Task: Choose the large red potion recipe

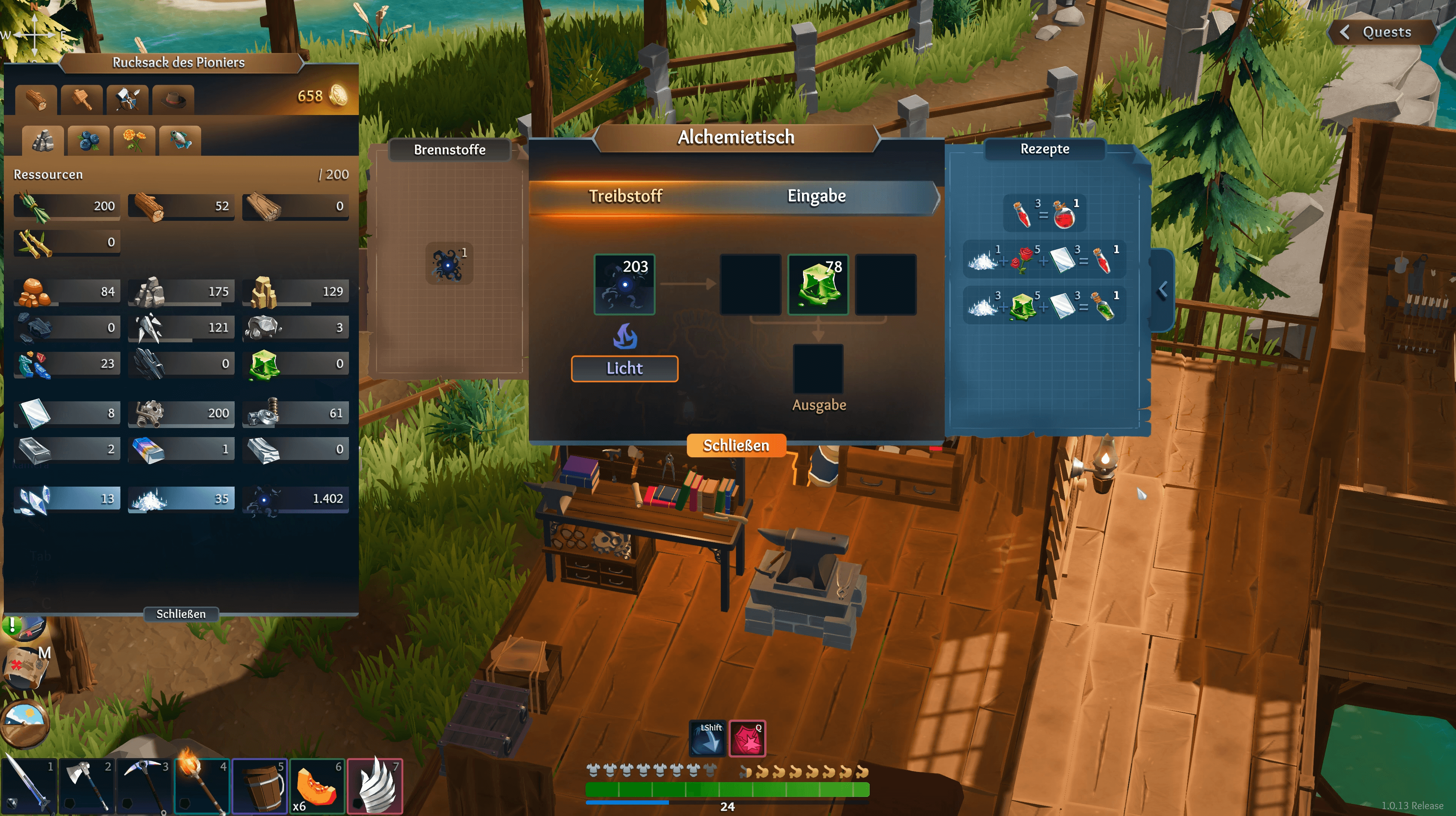Action: [x=1045, y=213]
